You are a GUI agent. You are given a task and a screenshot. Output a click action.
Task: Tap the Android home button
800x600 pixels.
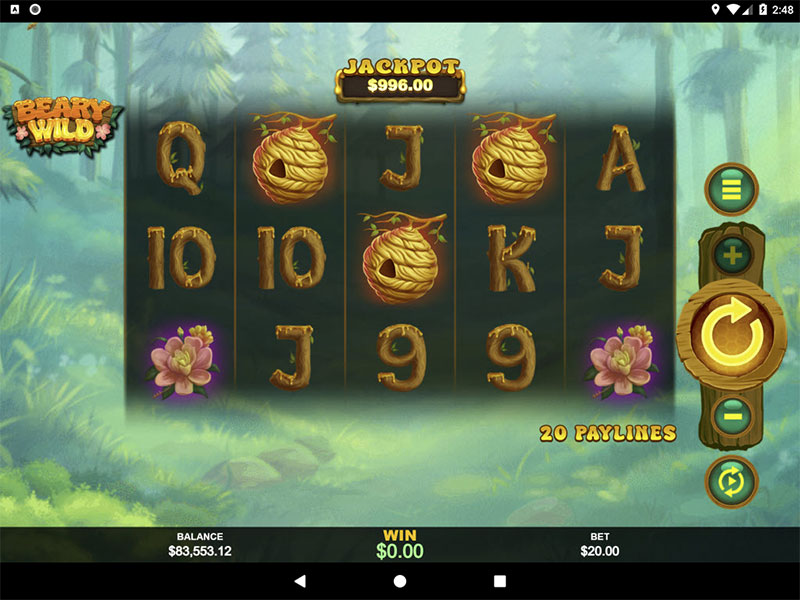(x=400, y=581)
